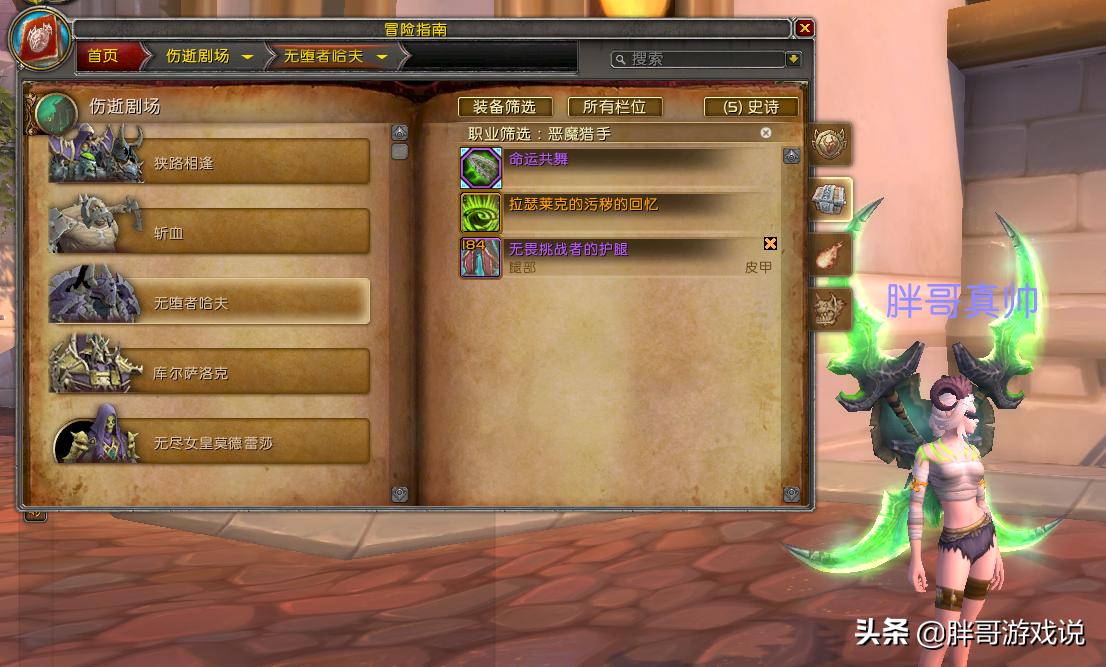Select 无堕者哈夫 in the boss list
The height and width of the screenshot is (667, 1106).
pos(210,302)
